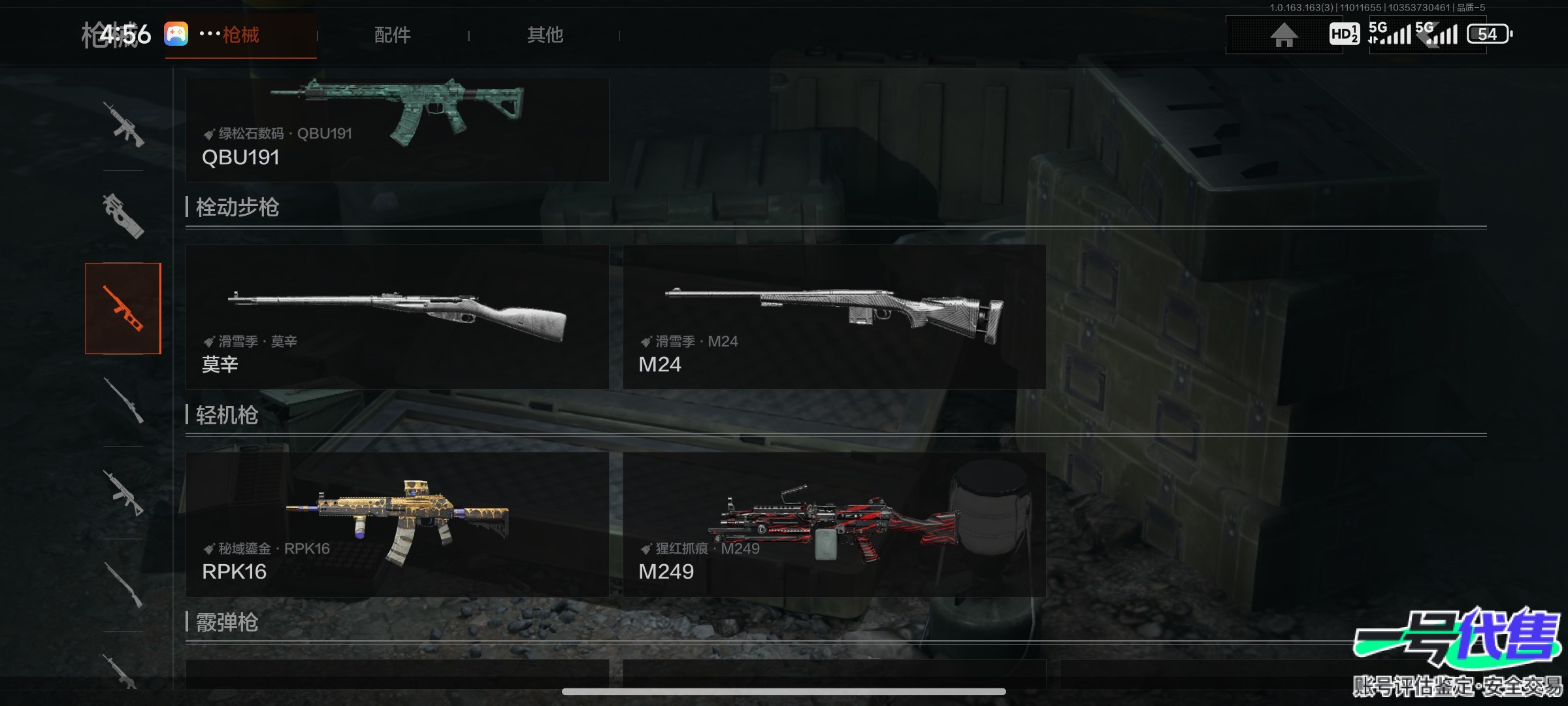Select the P90-shaped submachine gun category icon
The image size is (1568, 706).
[123, 216]
